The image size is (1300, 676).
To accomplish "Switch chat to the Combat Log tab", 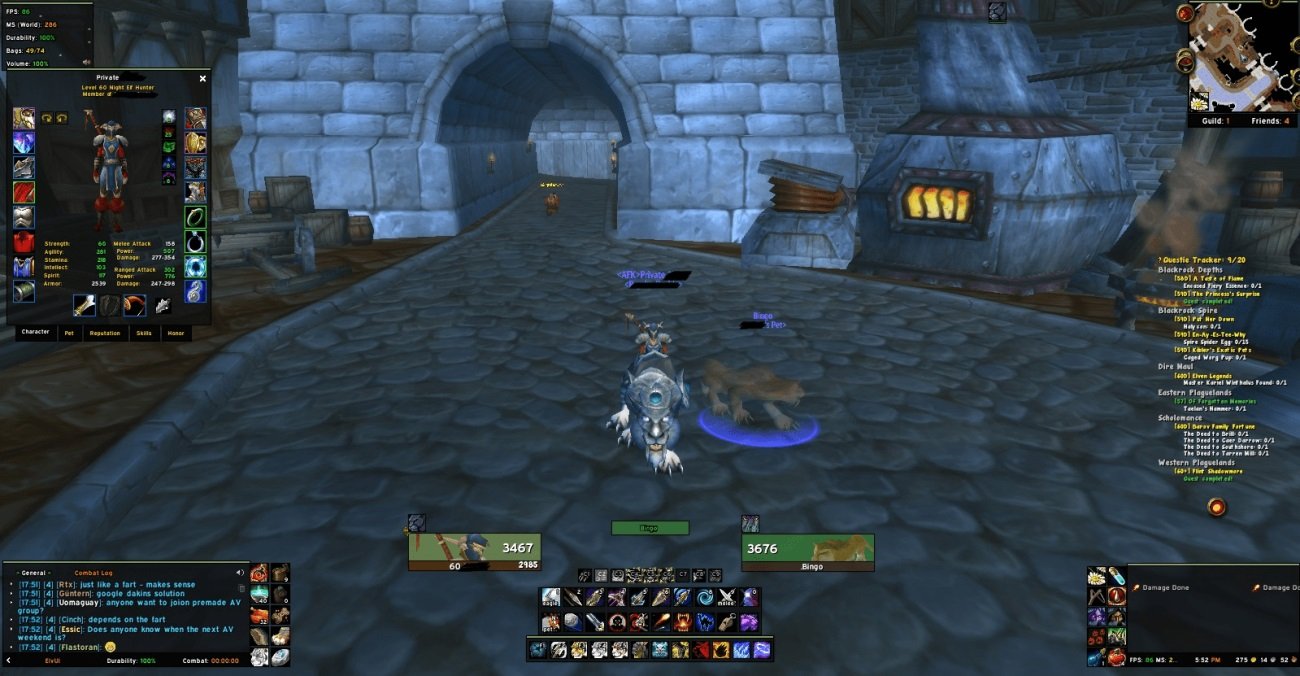I will point(94,573).
